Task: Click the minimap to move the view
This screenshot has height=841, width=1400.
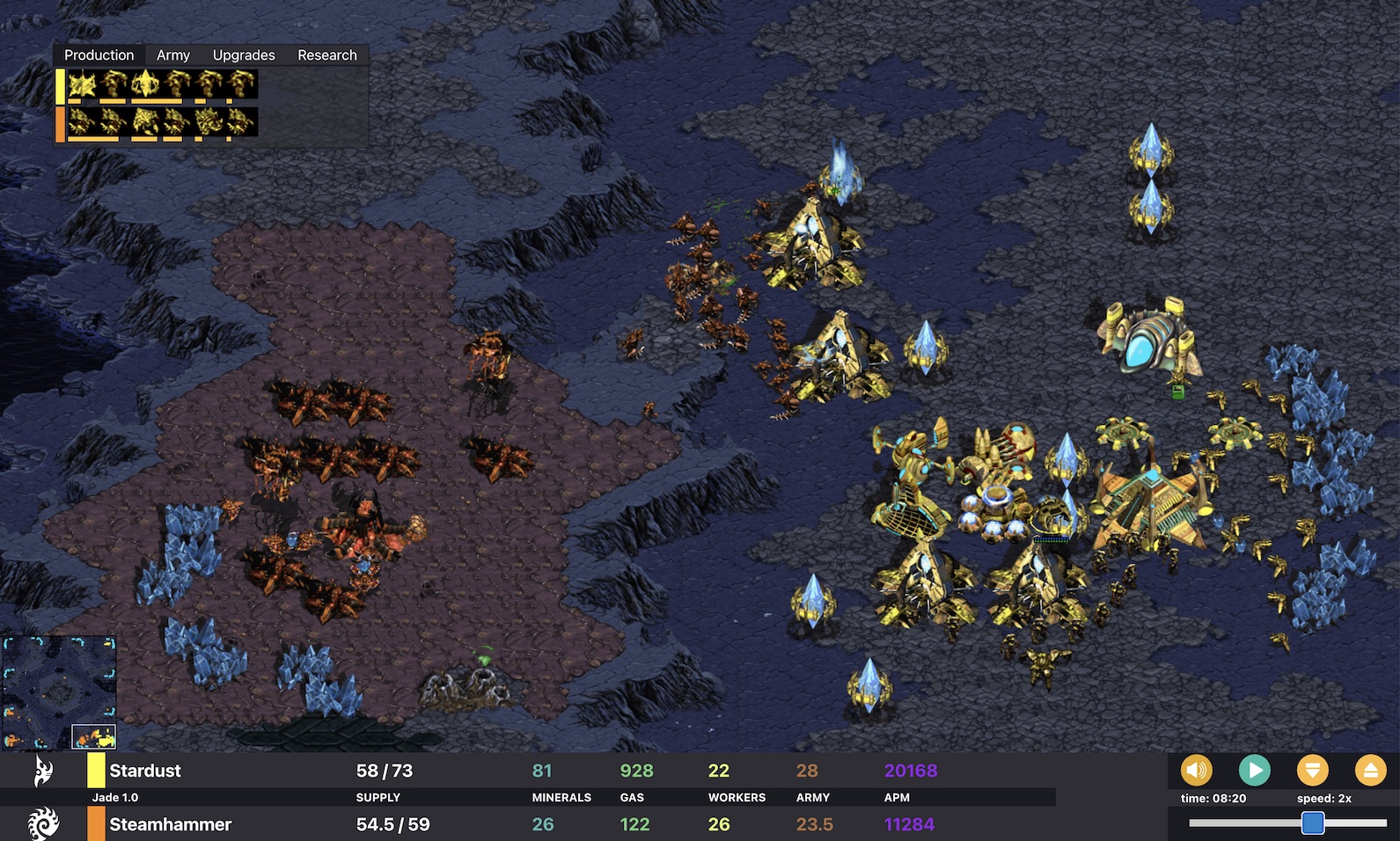Action: (x=59, y=692)
